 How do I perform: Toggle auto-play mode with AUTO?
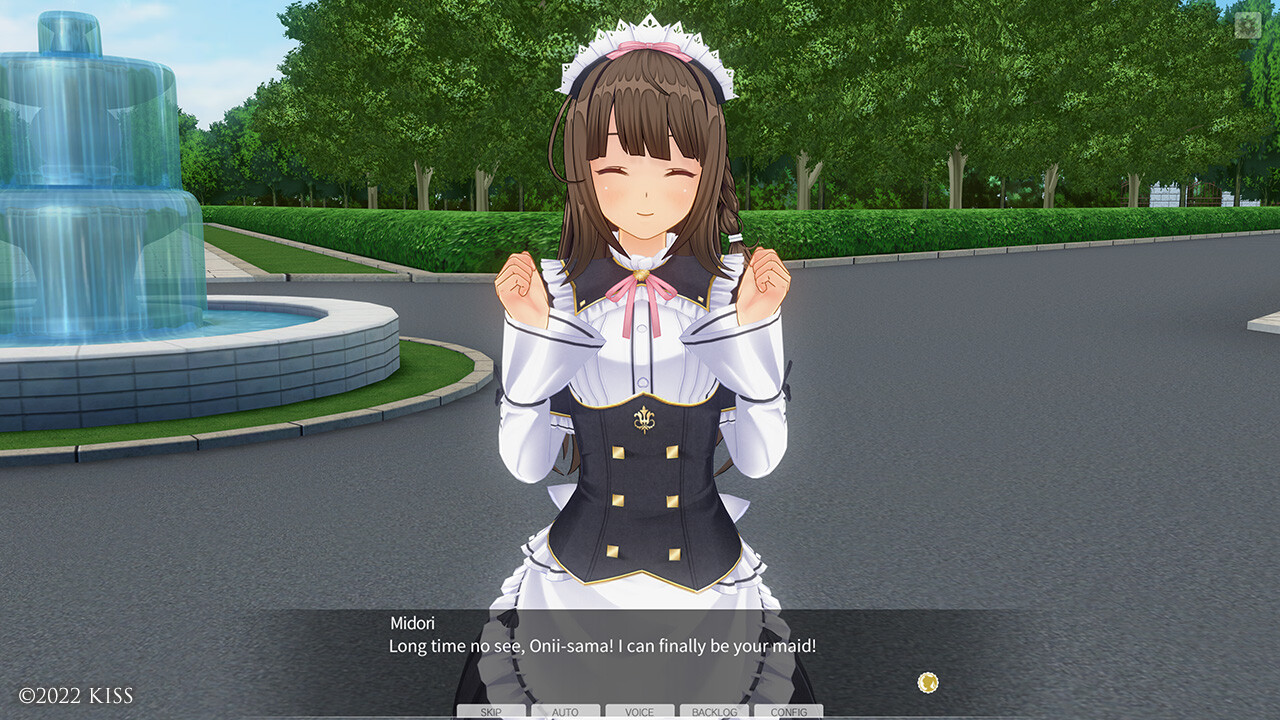coord(564,712)
